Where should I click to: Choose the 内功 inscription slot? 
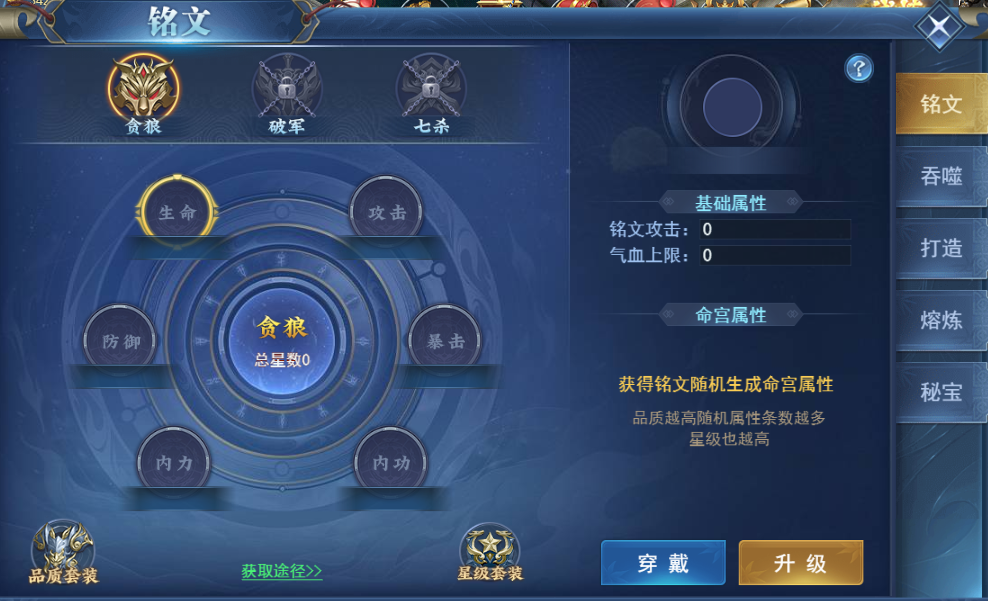391,463
